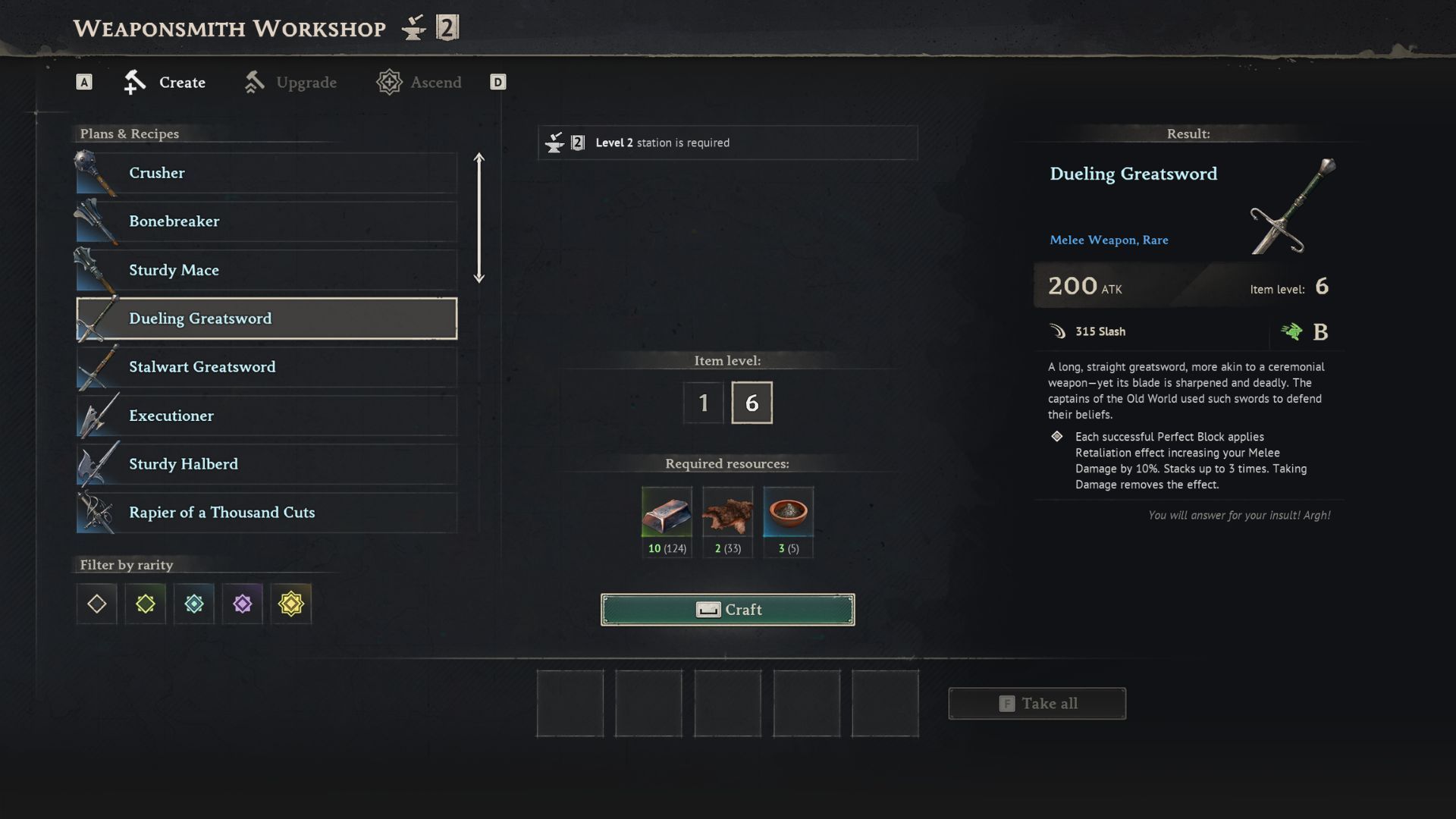Choose the Bonebreaker recipe

[266, 221]
